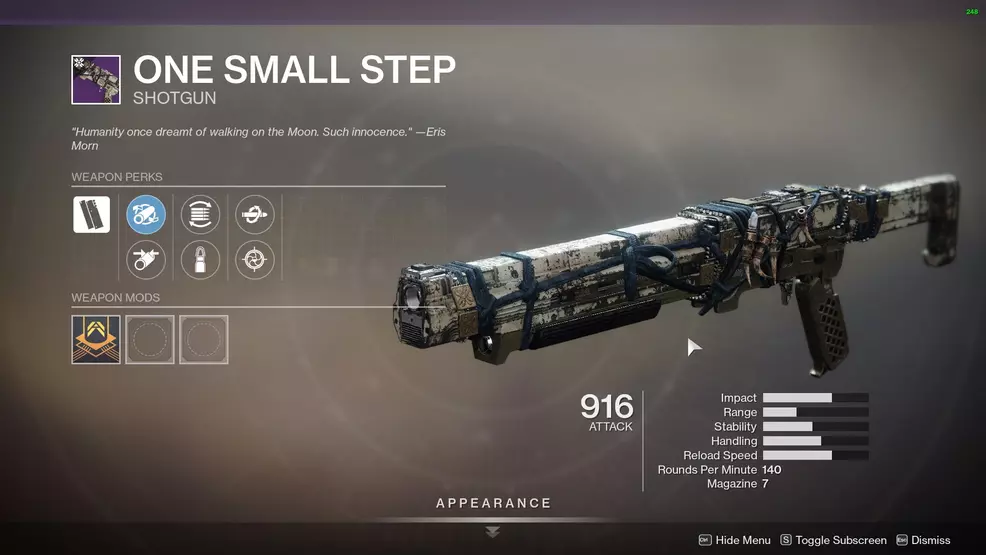Select the bullet with circular arrow trait
Screen dimensions: 986x555
click(254, 215)
